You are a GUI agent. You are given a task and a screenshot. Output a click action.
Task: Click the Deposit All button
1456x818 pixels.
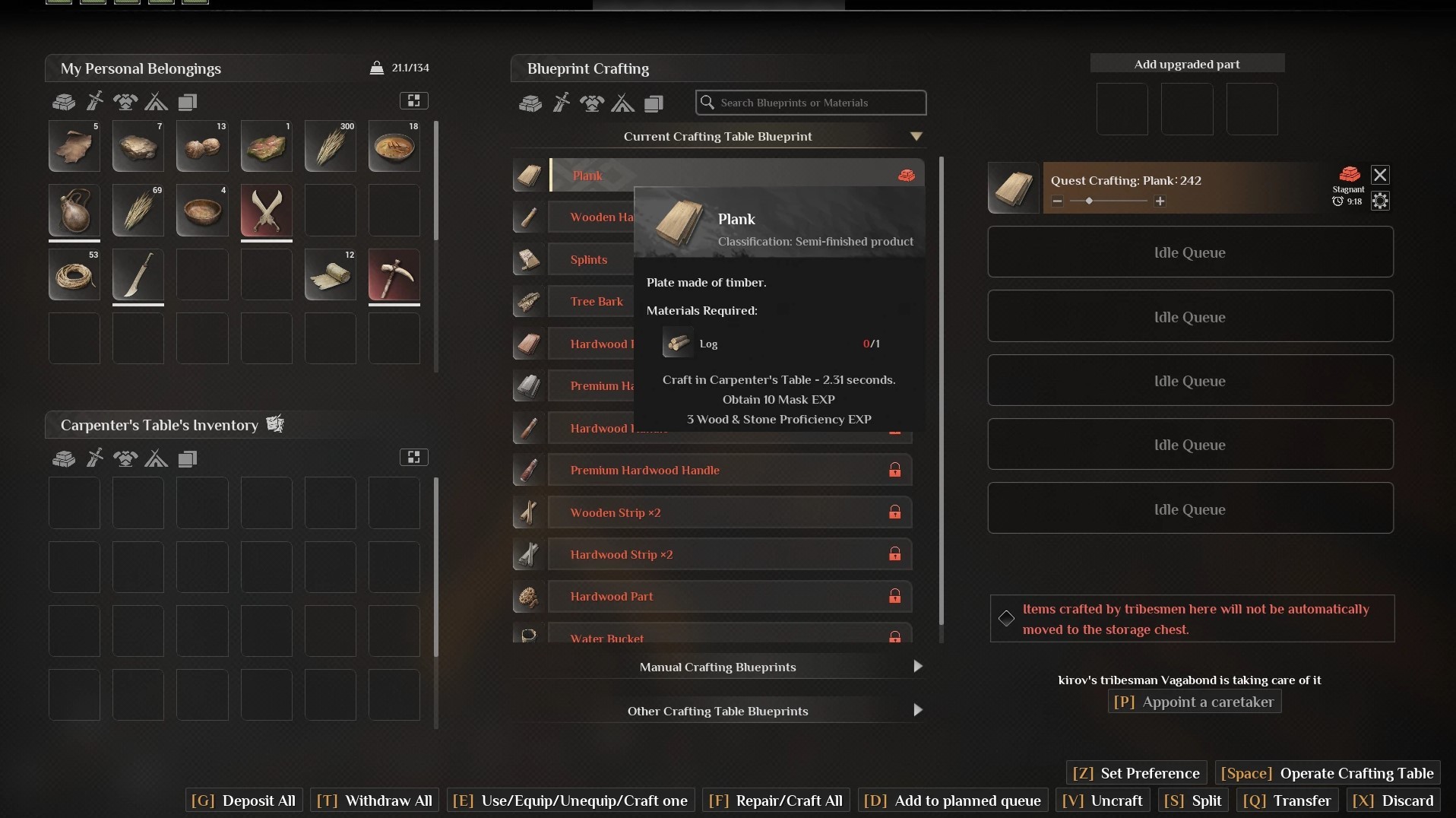click(244, 801)
